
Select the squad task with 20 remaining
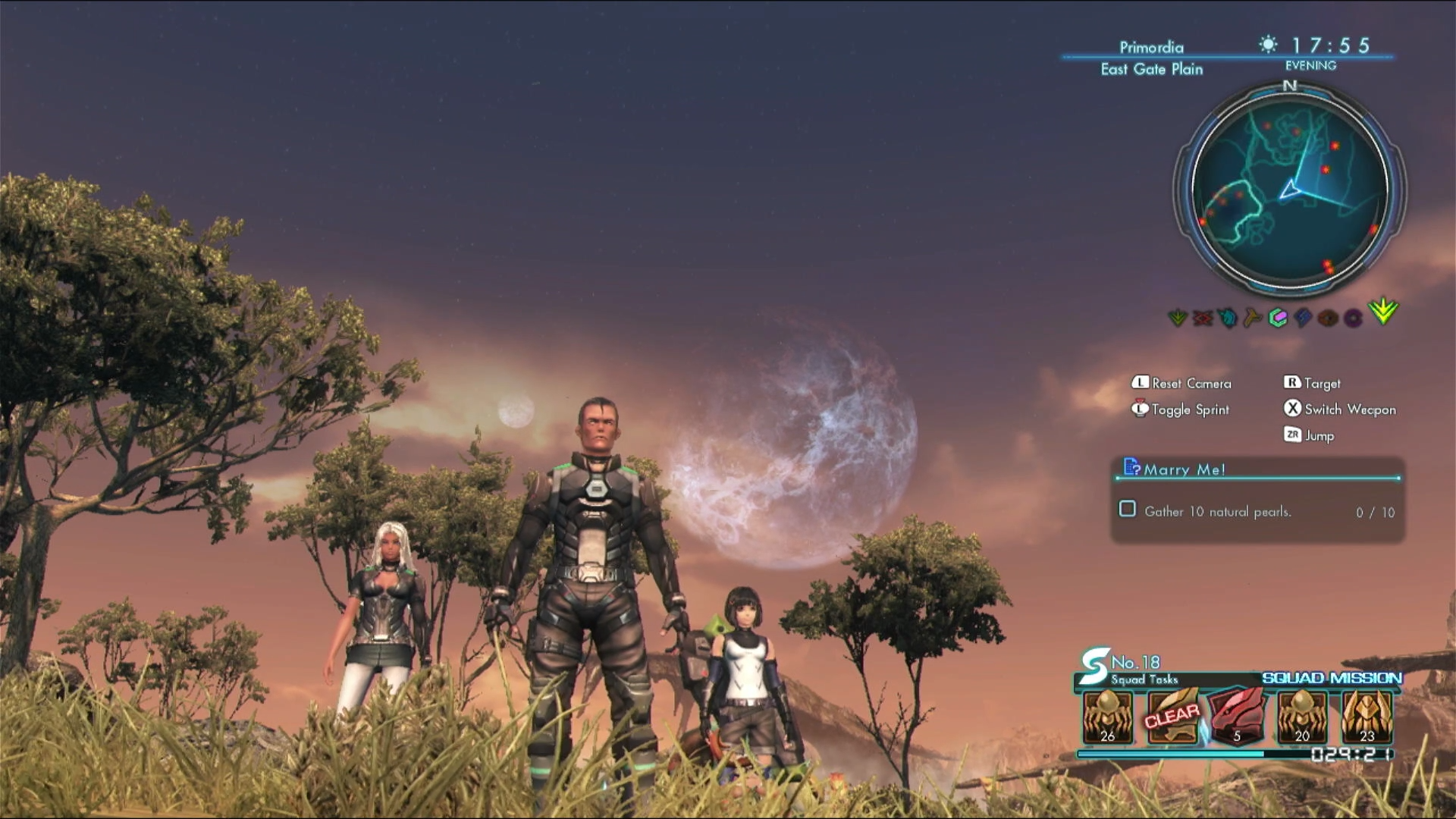(x=1302, y=717)
